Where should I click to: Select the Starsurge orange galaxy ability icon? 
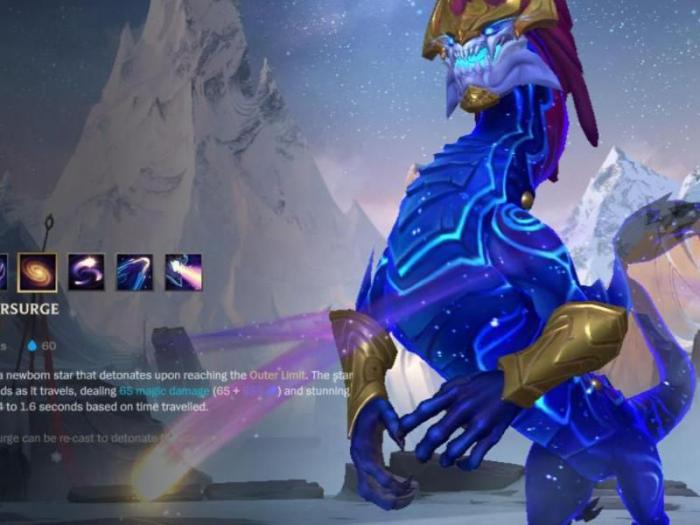pos(37,272)
